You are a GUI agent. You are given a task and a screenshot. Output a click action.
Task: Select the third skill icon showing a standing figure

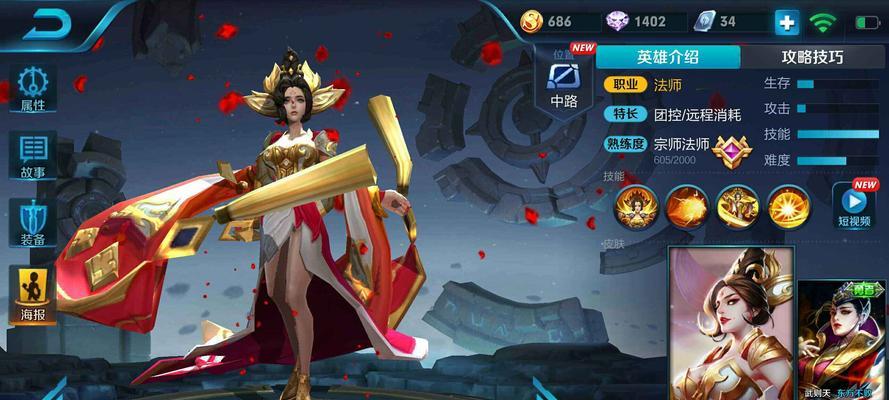(x=737, y=206)
